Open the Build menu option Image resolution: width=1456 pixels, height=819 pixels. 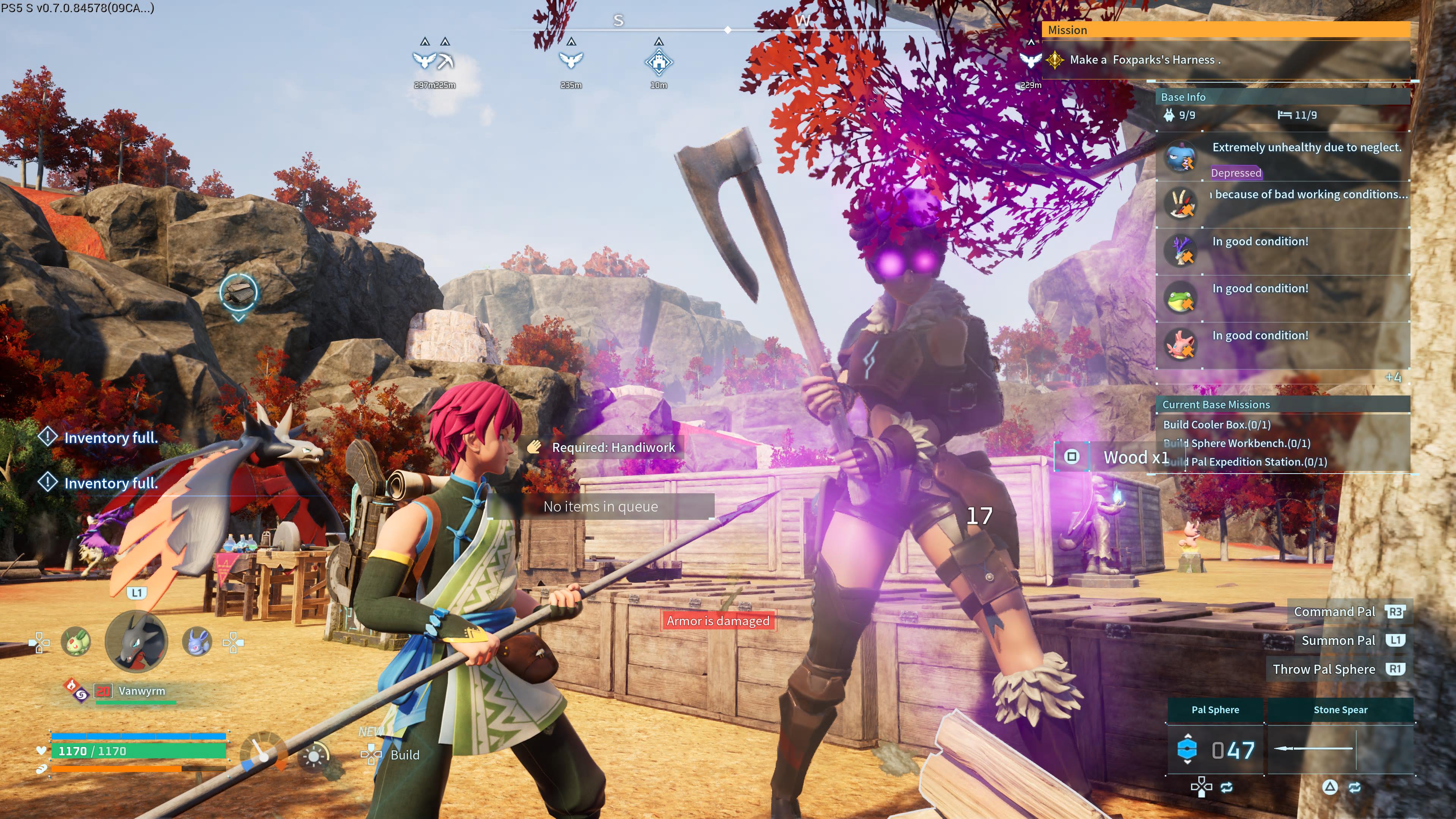[x=404, y=755]
